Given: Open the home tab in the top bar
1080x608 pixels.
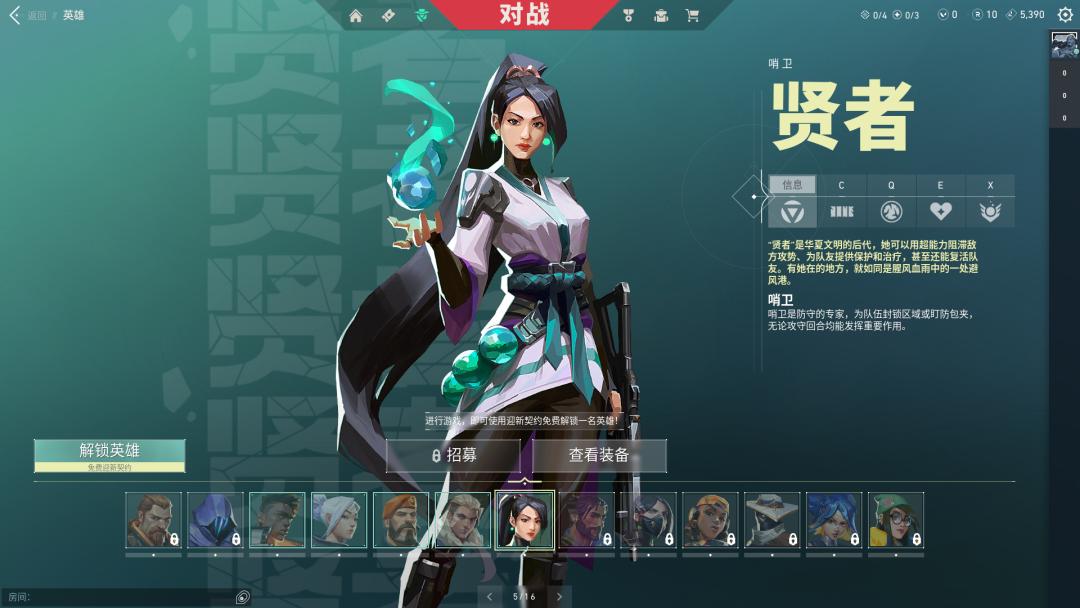Looking at the screenshot, I should tap(356, 15).
